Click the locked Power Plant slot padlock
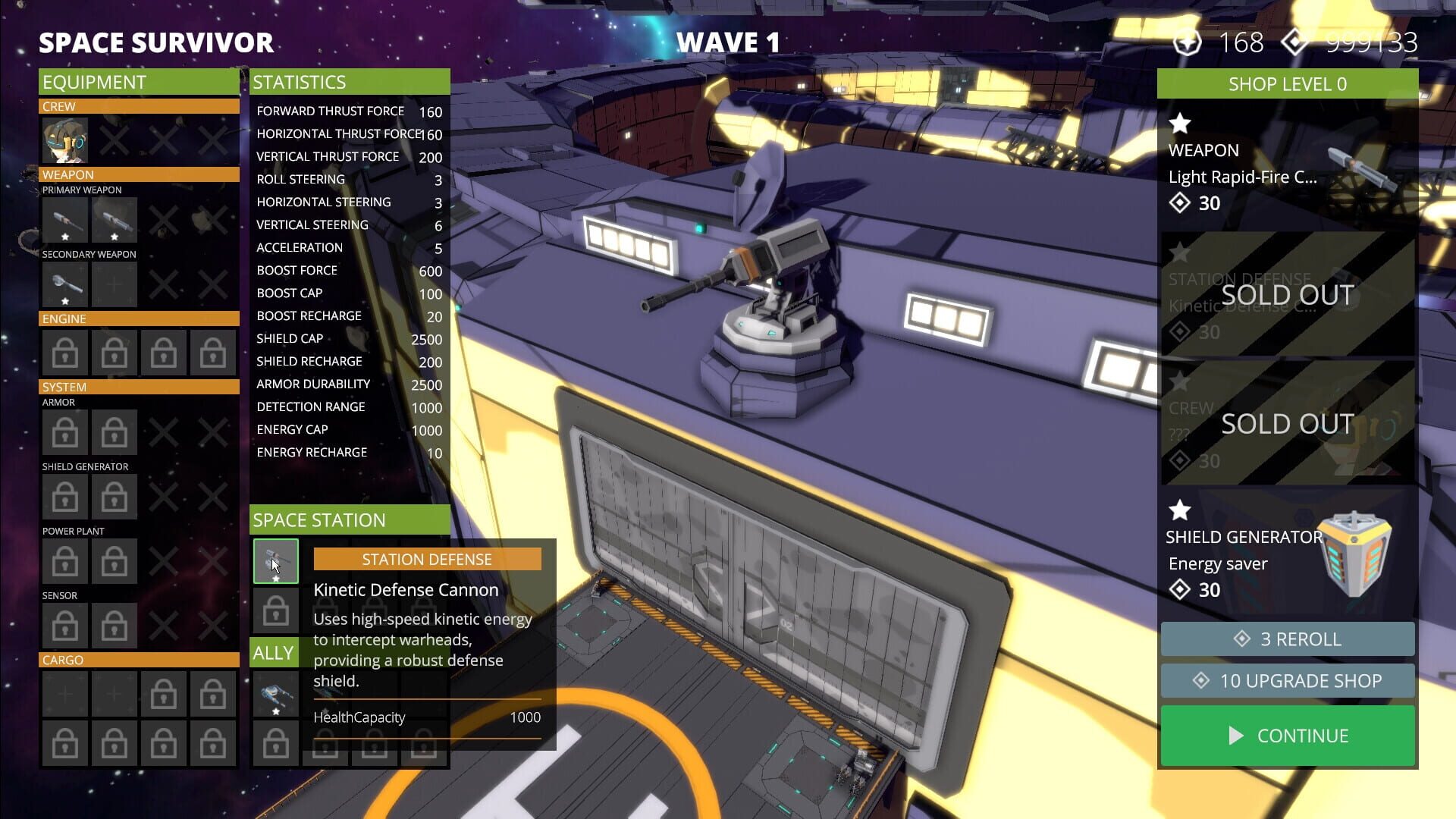This screenshot has height=819, width=1456. pos(64,560)
